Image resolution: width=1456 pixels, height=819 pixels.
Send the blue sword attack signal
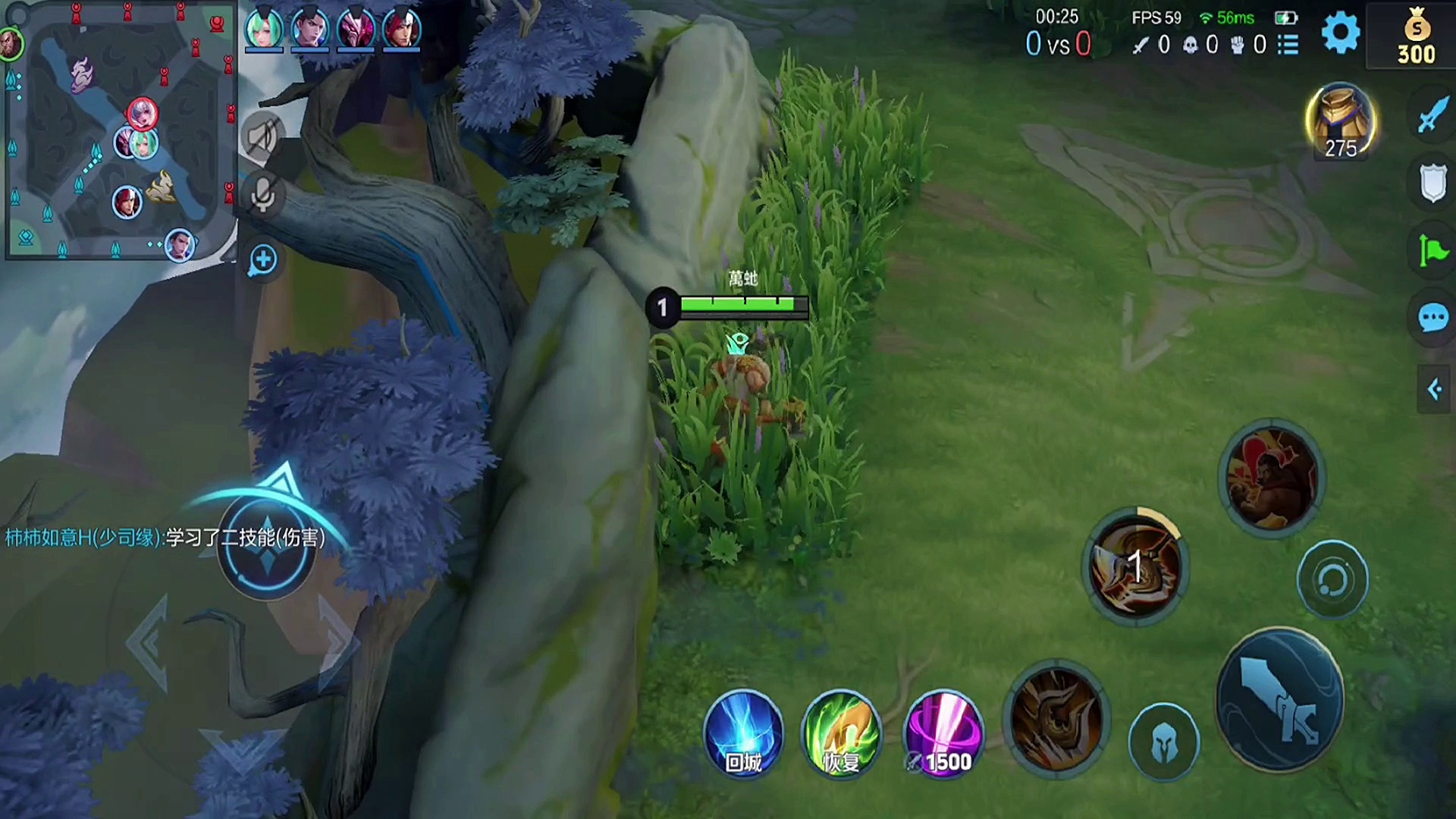tap(1432, 115)
